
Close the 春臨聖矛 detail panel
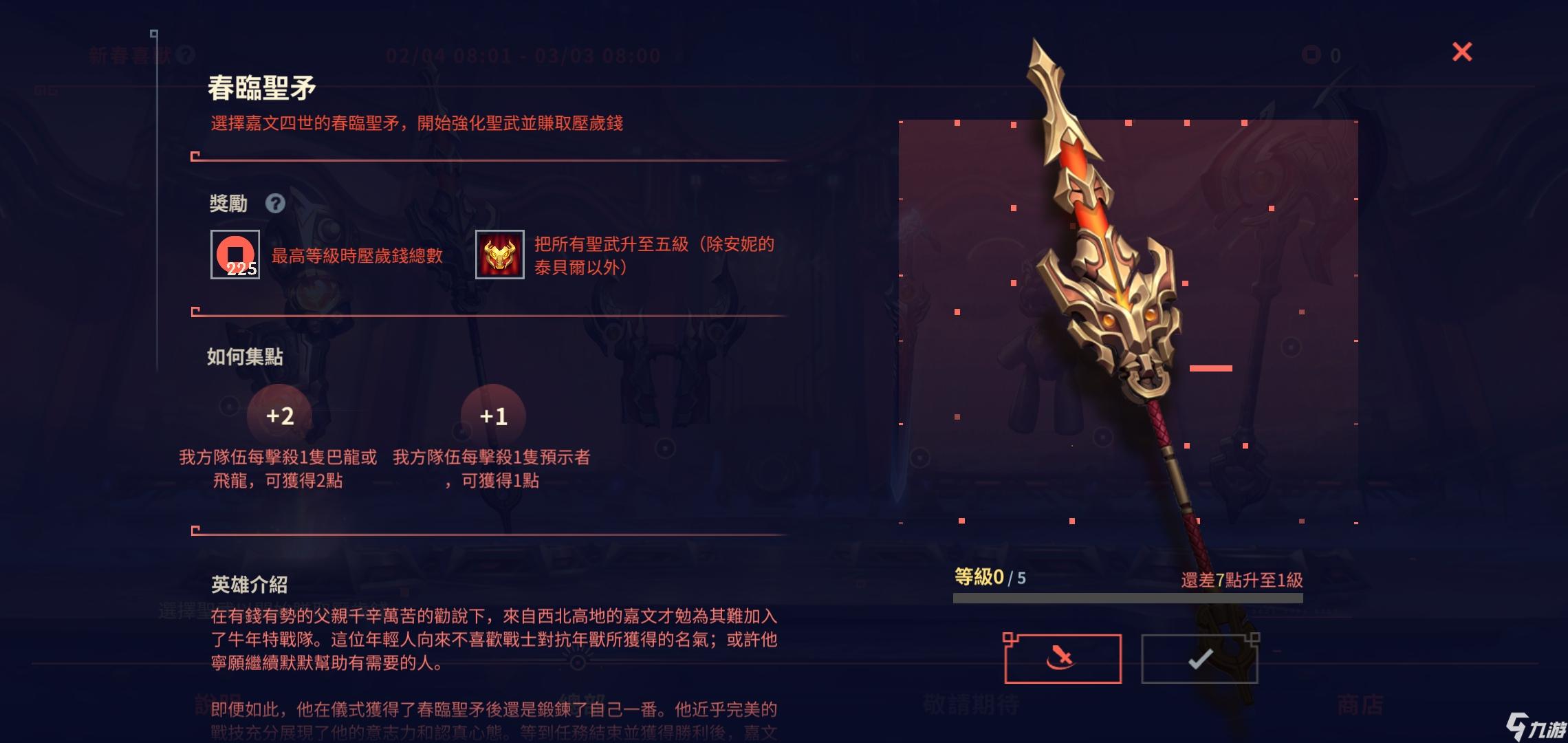click(x=1461, y=52)
